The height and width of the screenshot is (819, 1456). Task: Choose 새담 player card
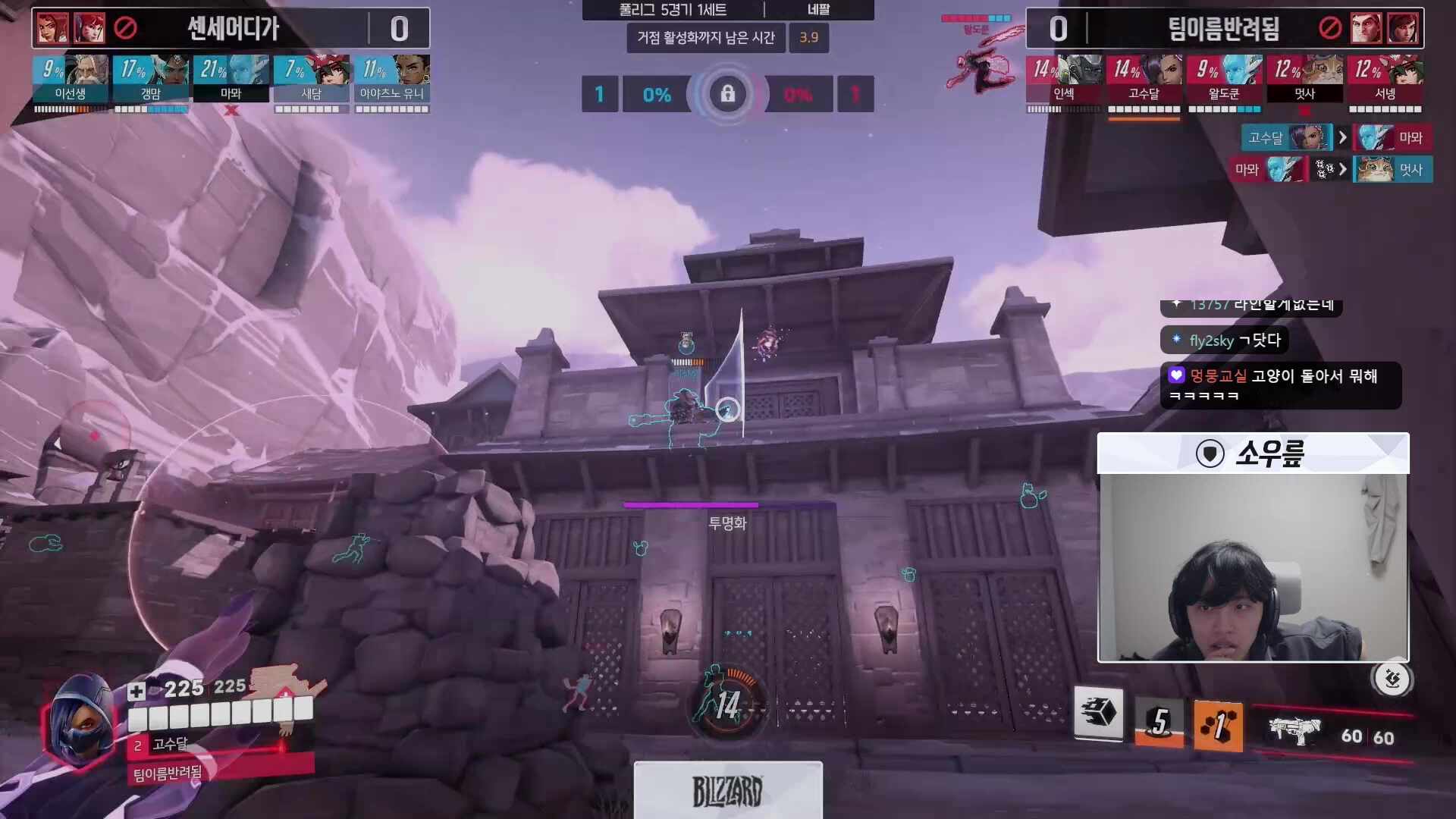click(x=312, y=79)
